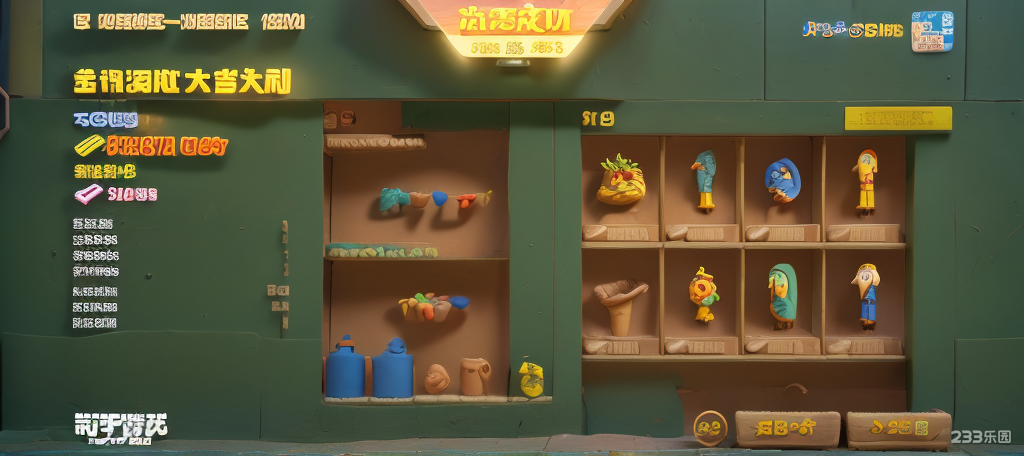Select the teal hooded figure item
The width and height of the screenshot is (1024, 456).
tap(782, 295)
